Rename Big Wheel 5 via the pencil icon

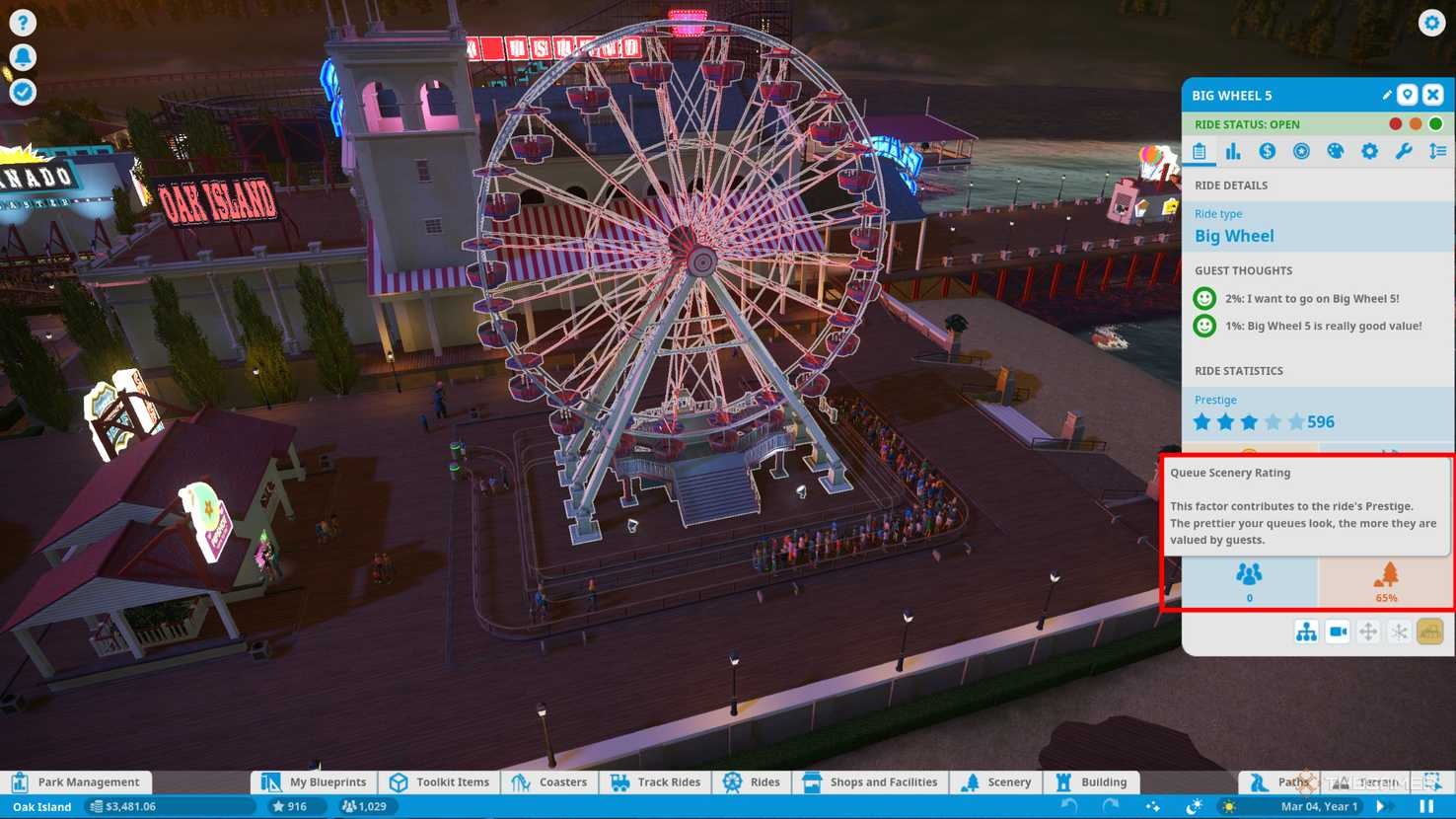(1386, 95)
